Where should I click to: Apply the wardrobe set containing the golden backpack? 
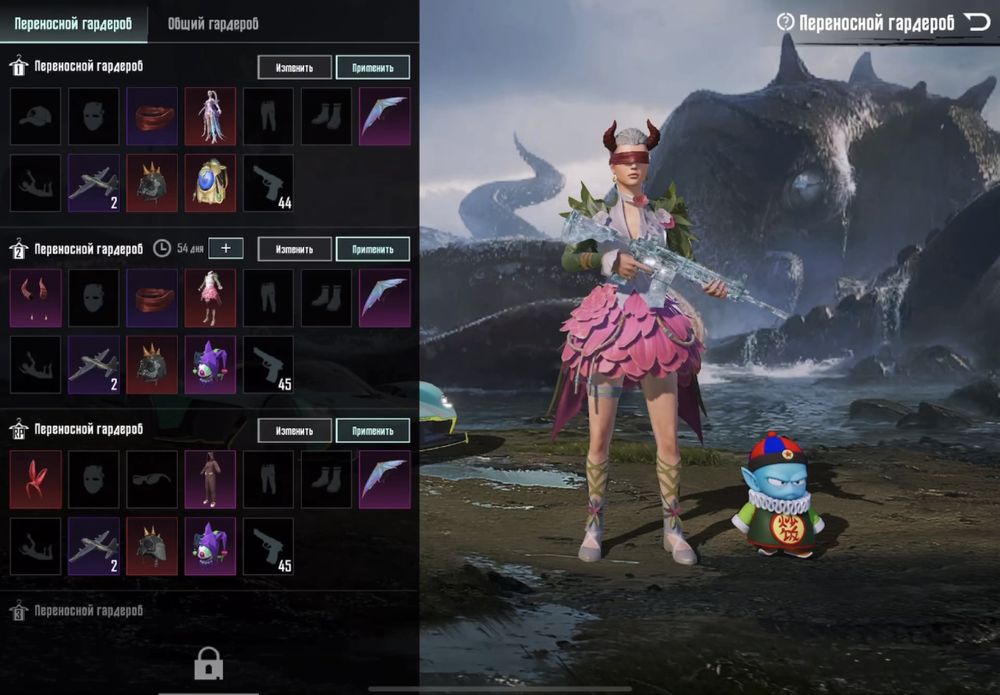(373, 67)
